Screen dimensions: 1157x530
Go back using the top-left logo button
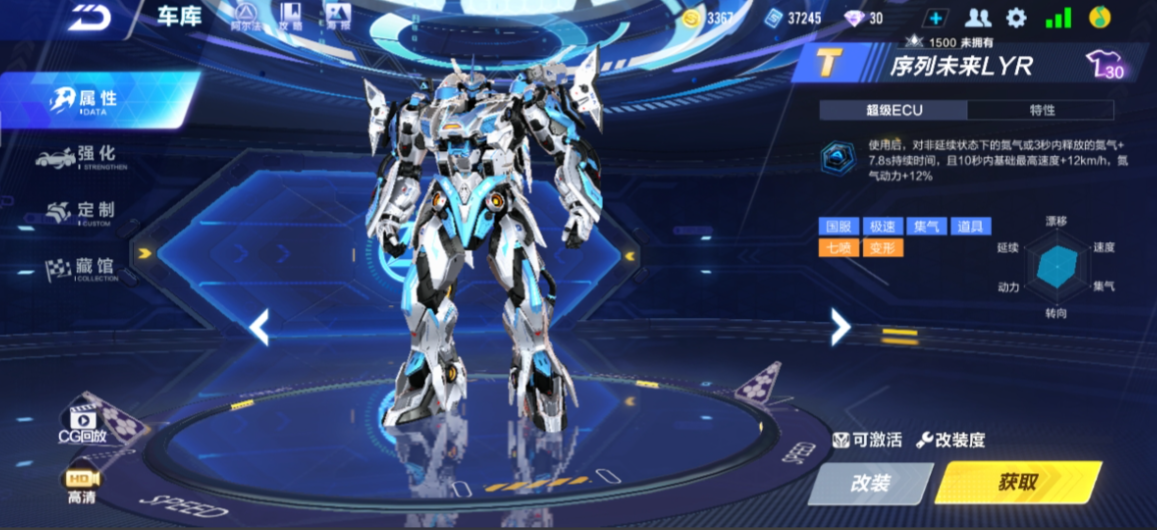(x=89, y=19)
